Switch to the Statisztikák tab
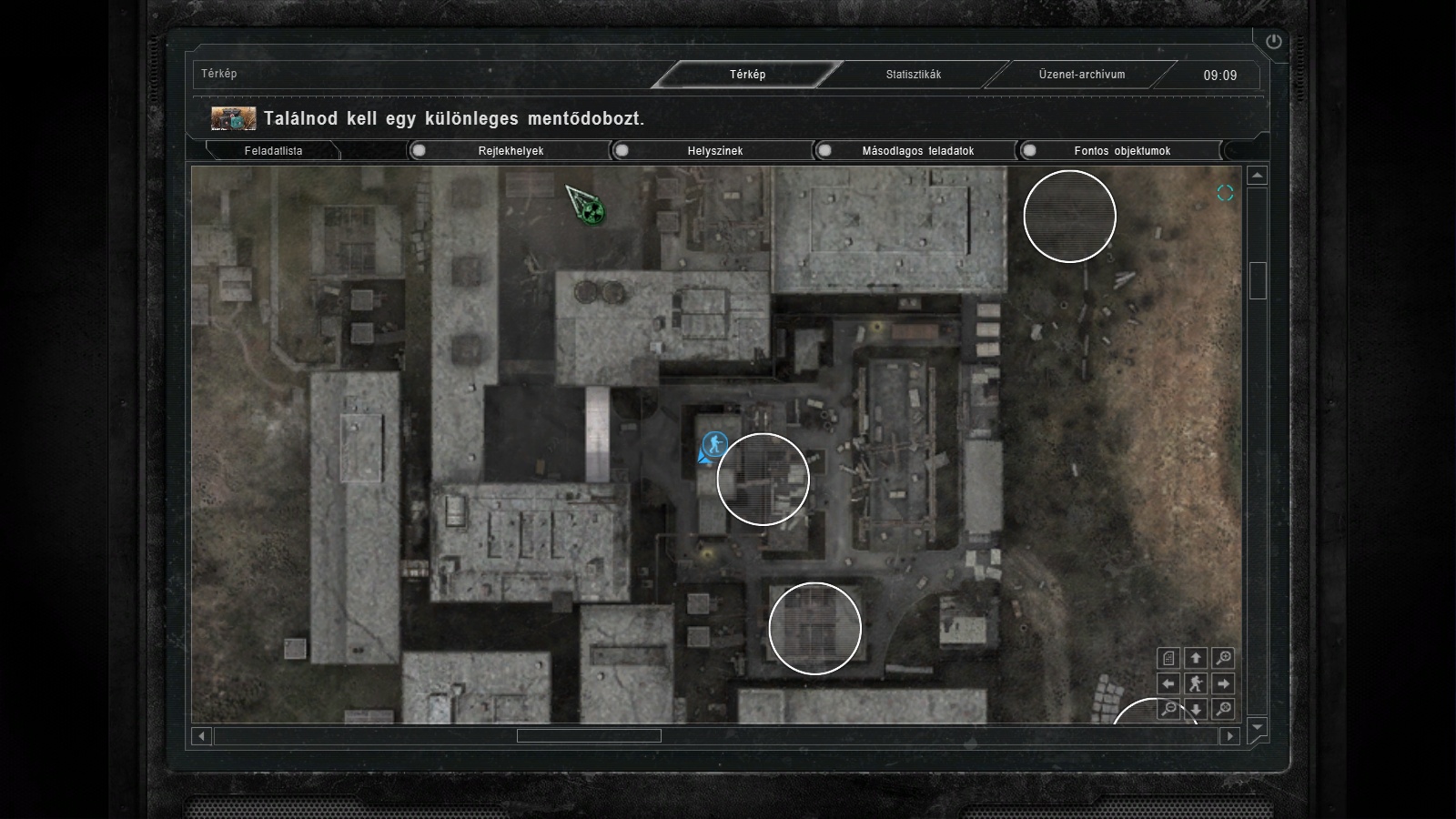 click(x=914, y=75)
